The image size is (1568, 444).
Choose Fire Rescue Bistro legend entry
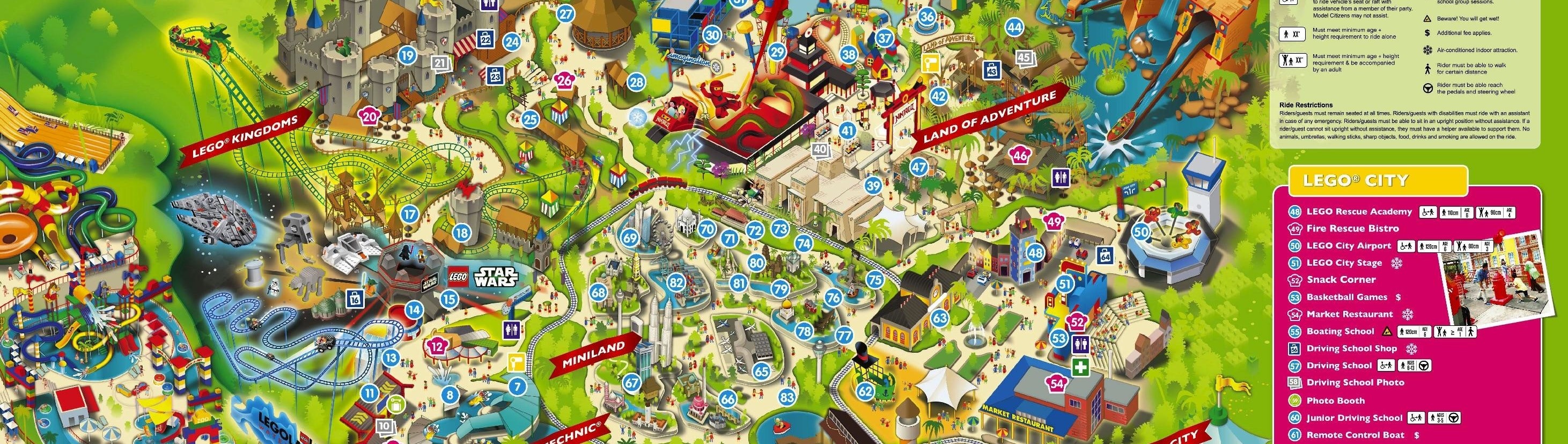(1352, 228)
